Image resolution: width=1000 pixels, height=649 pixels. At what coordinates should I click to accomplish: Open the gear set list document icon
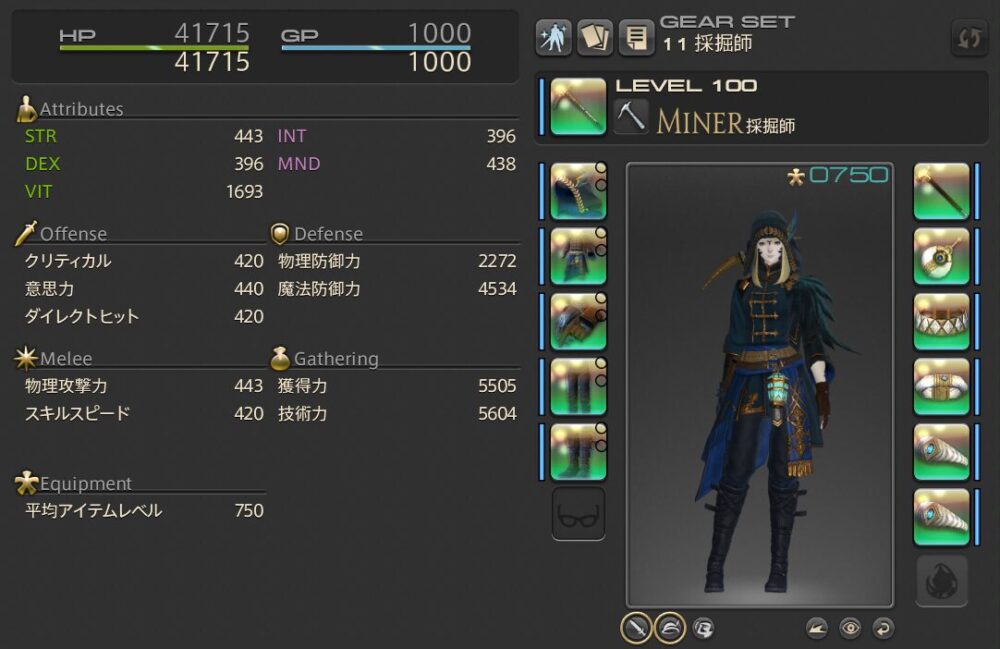pyautogui.click(x=636, y=37)
